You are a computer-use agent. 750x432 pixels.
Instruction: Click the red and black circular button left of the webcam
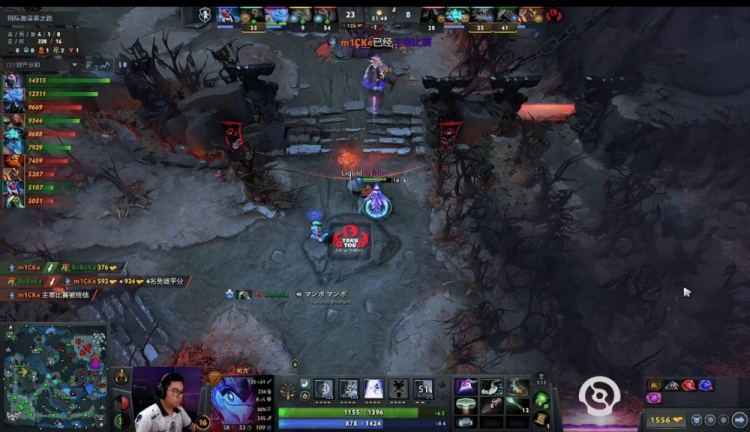pos(123,401)
